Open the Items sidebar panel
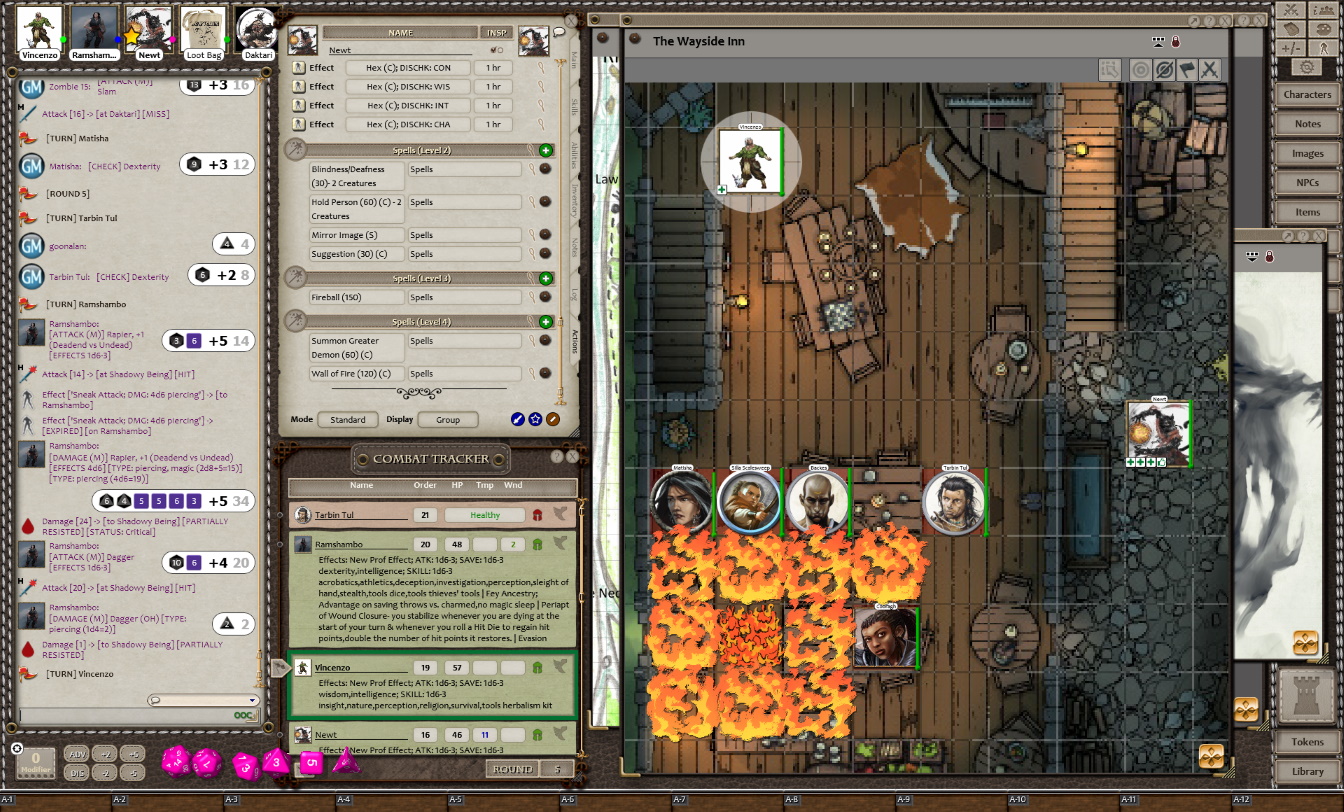The width and height of the screenshot is (1344, 812). [1307, 212]
